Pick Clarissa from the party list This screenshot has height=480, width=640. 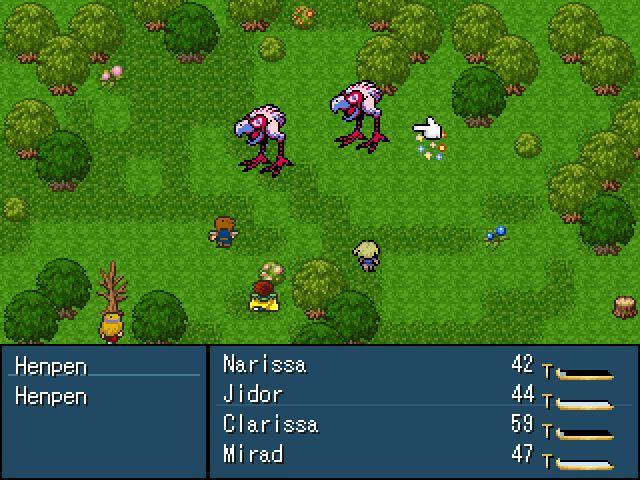pos(270,424)
